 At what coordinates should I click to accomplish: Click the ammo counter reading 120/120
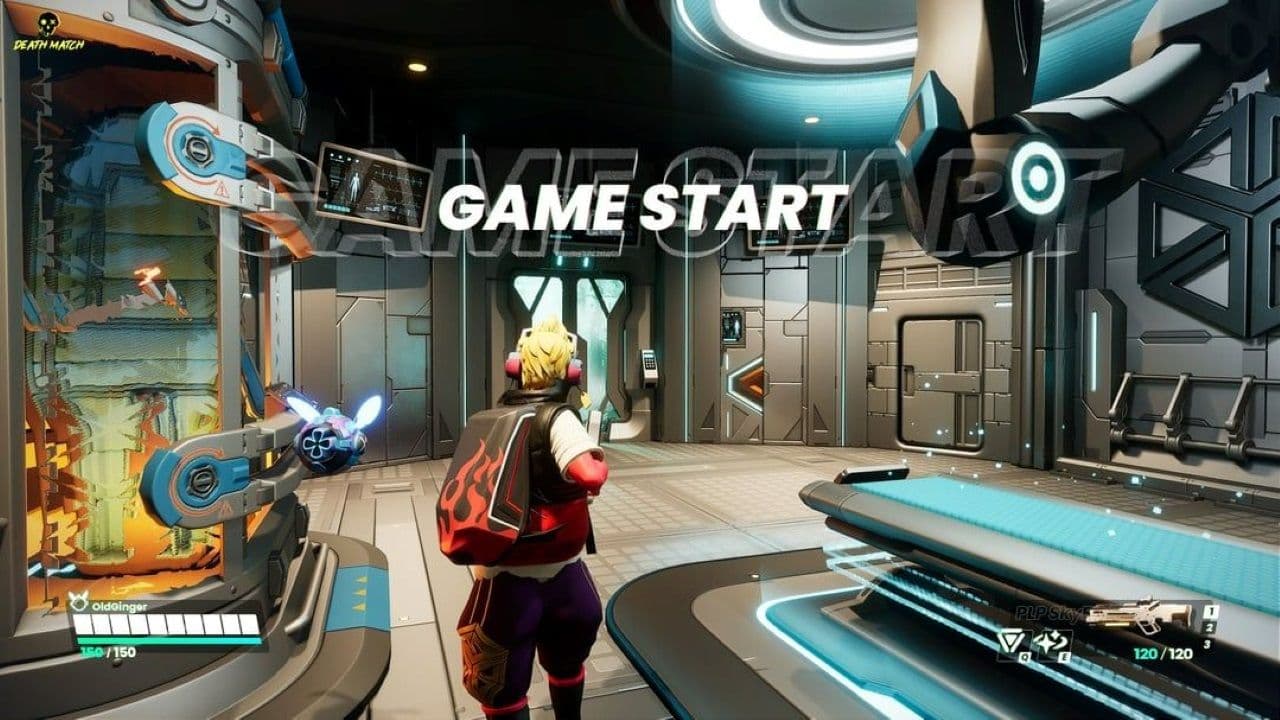click(x=1164, y=652)
